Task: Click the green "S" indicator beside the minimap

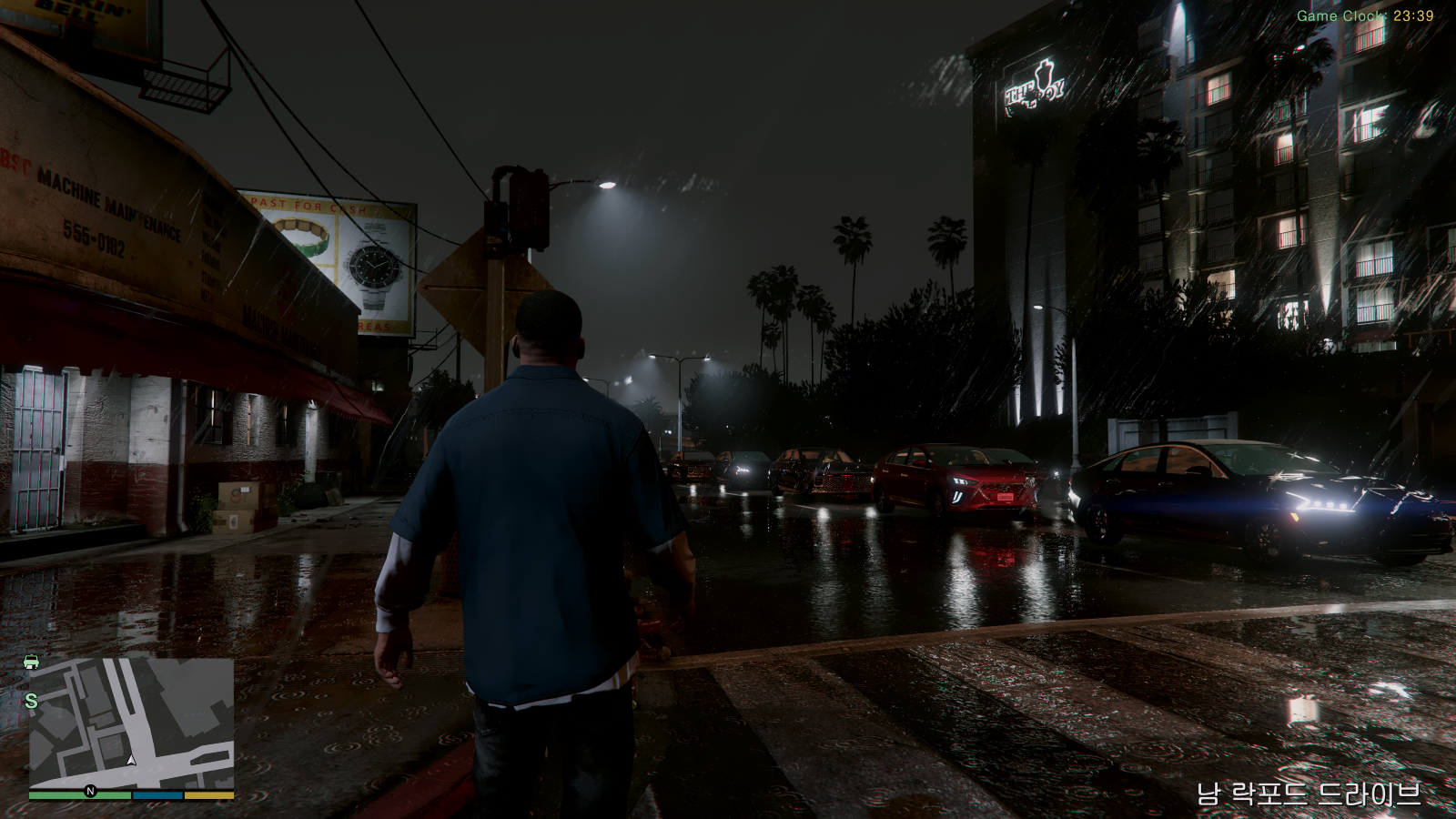Action: (30, 702)
